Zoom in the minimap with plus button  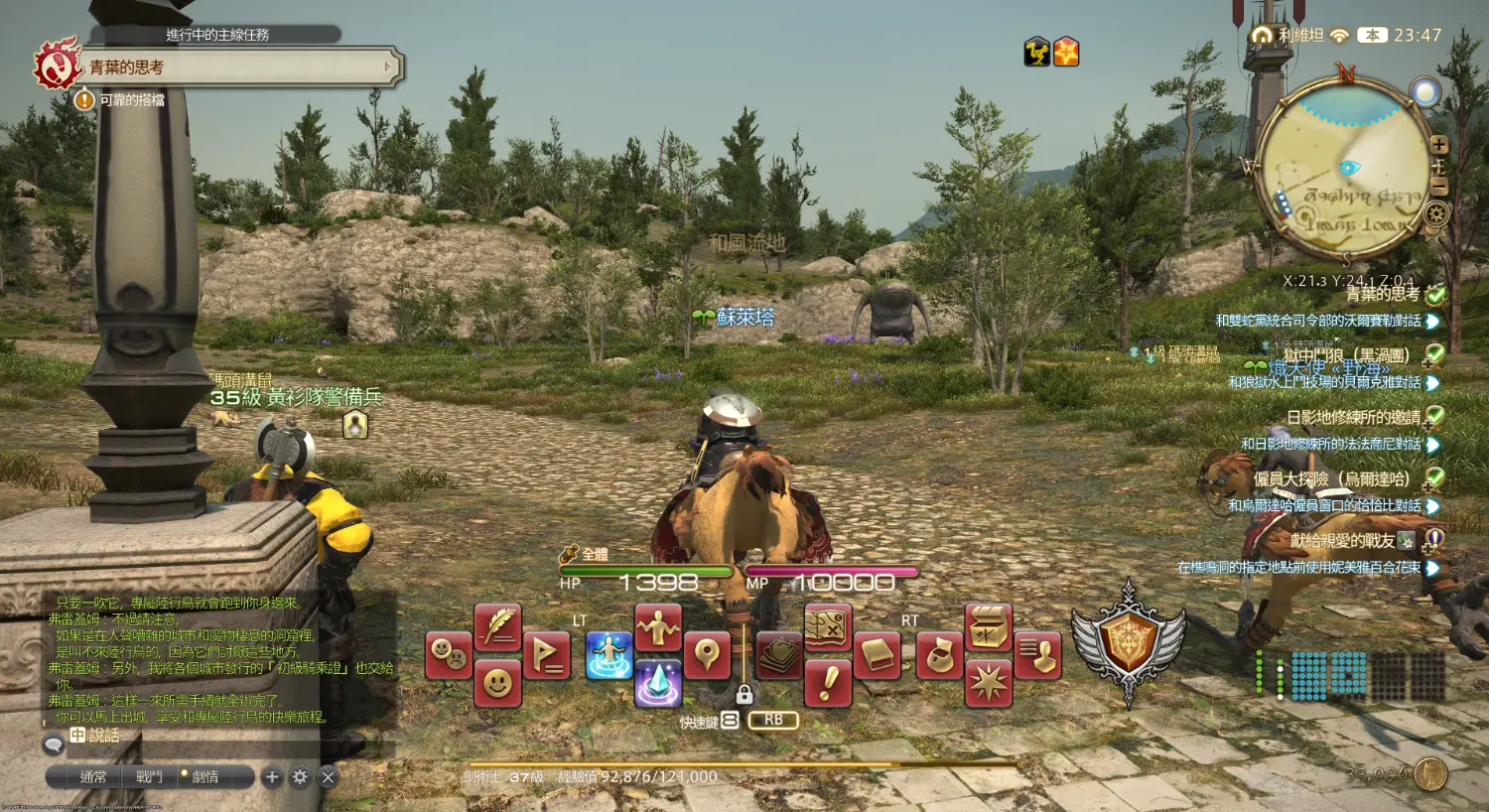click(x=1438, y=145)
